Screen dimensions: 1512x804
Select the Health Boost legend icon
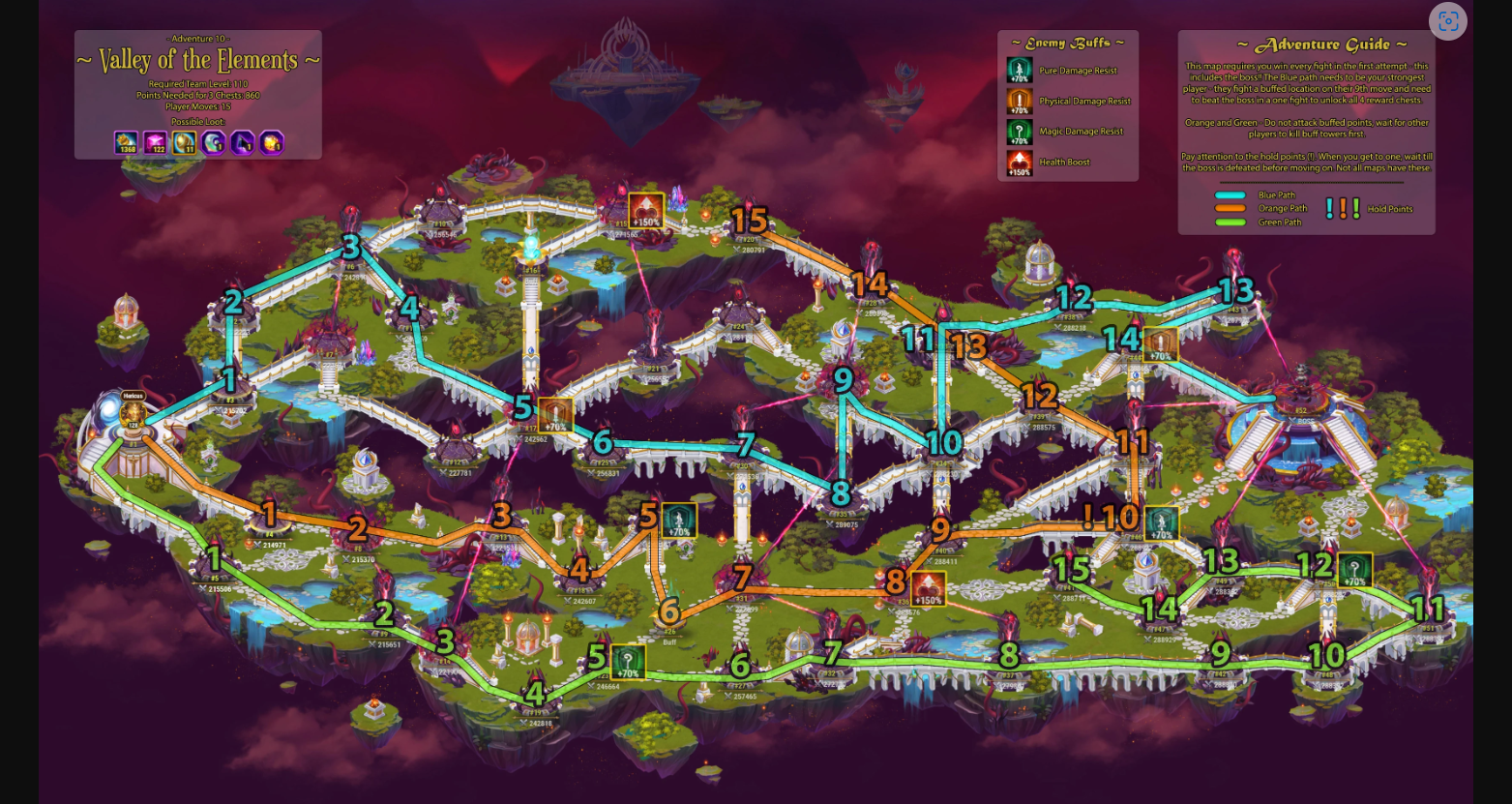(1020, 162)
